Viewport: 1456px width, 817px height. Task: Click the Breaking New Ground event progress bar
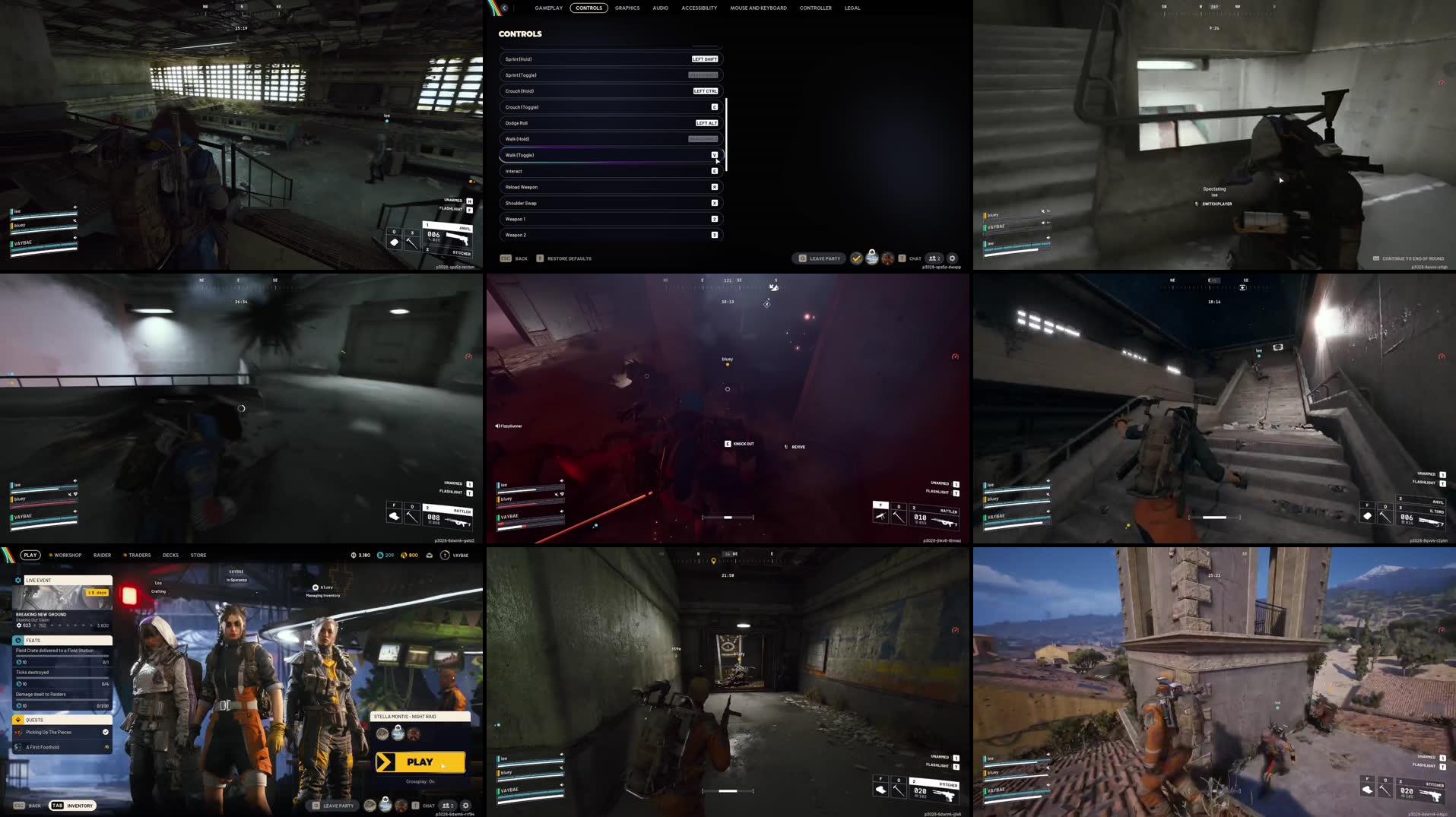61,625
